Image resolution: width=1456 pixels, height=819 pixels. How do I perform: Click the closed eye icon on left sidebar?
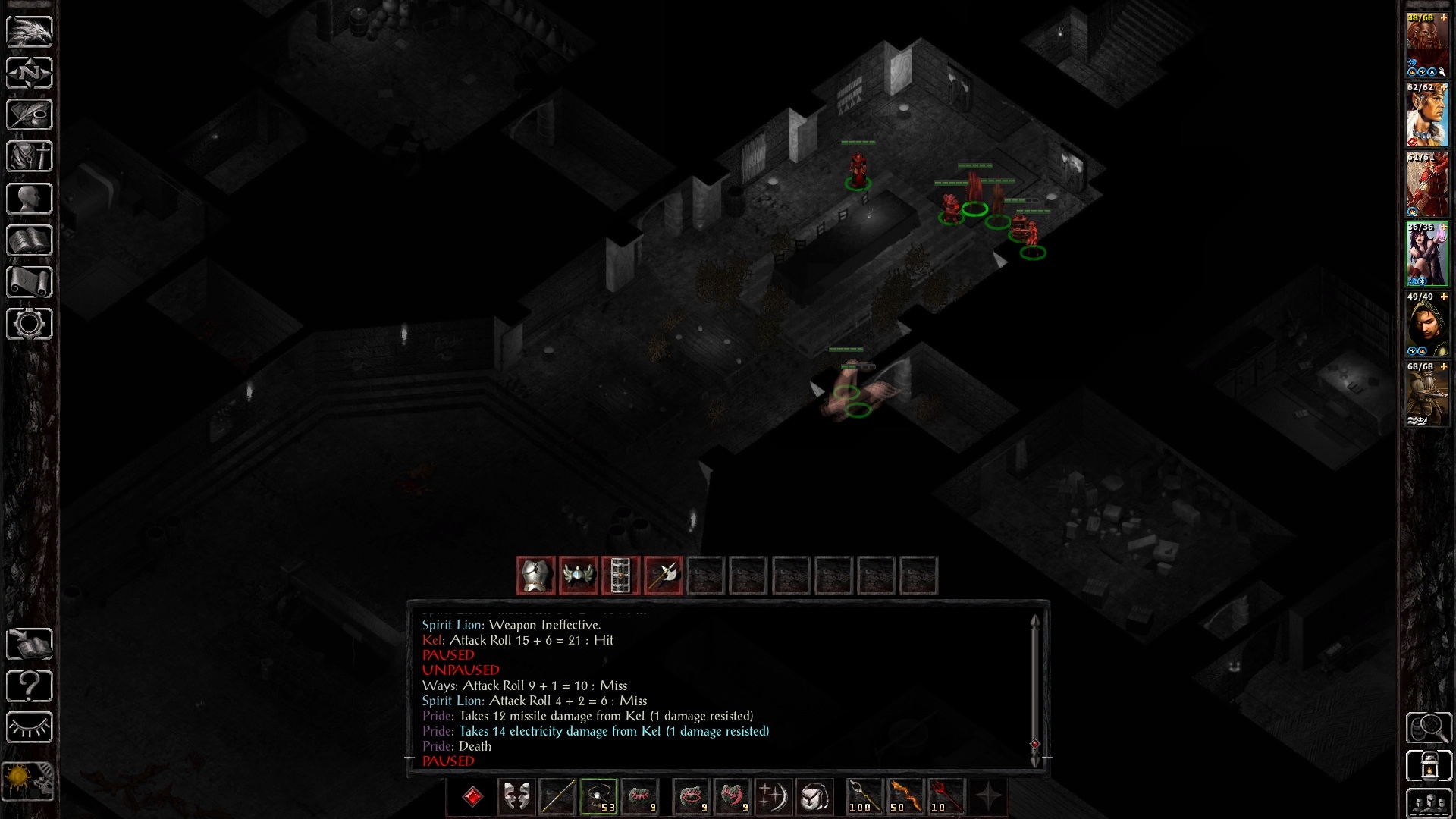click(30, 728)
